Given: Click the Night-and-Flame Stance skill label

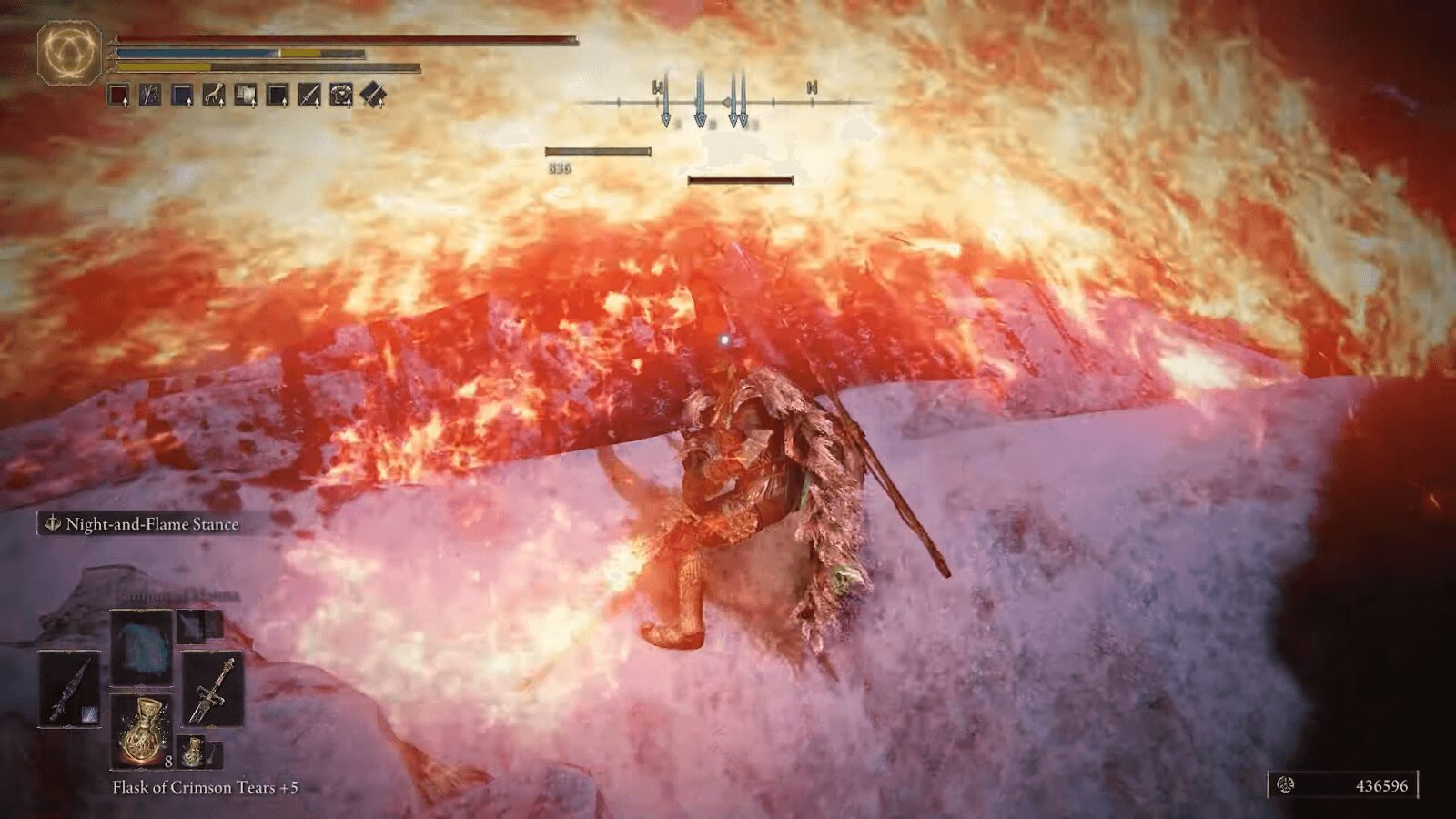Looking at the screenshot, I should click(146, 524).
